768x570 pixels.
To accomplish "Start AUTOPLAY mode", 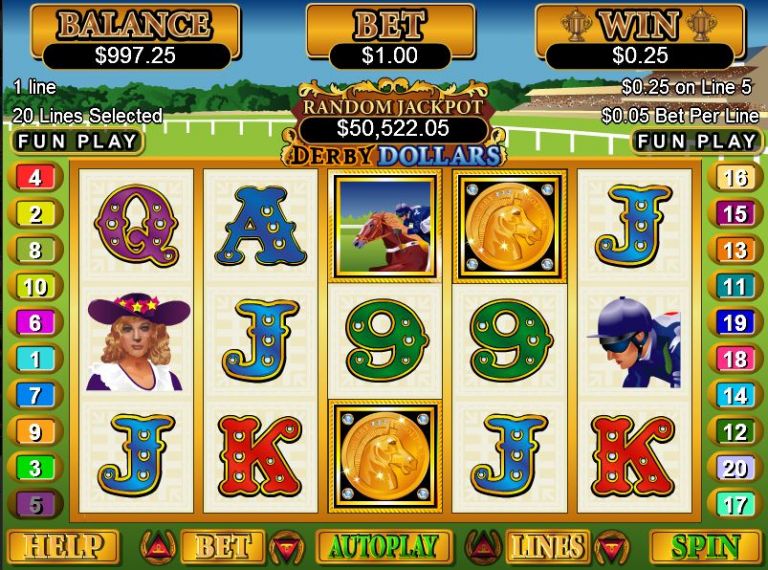I will (384, 547).
